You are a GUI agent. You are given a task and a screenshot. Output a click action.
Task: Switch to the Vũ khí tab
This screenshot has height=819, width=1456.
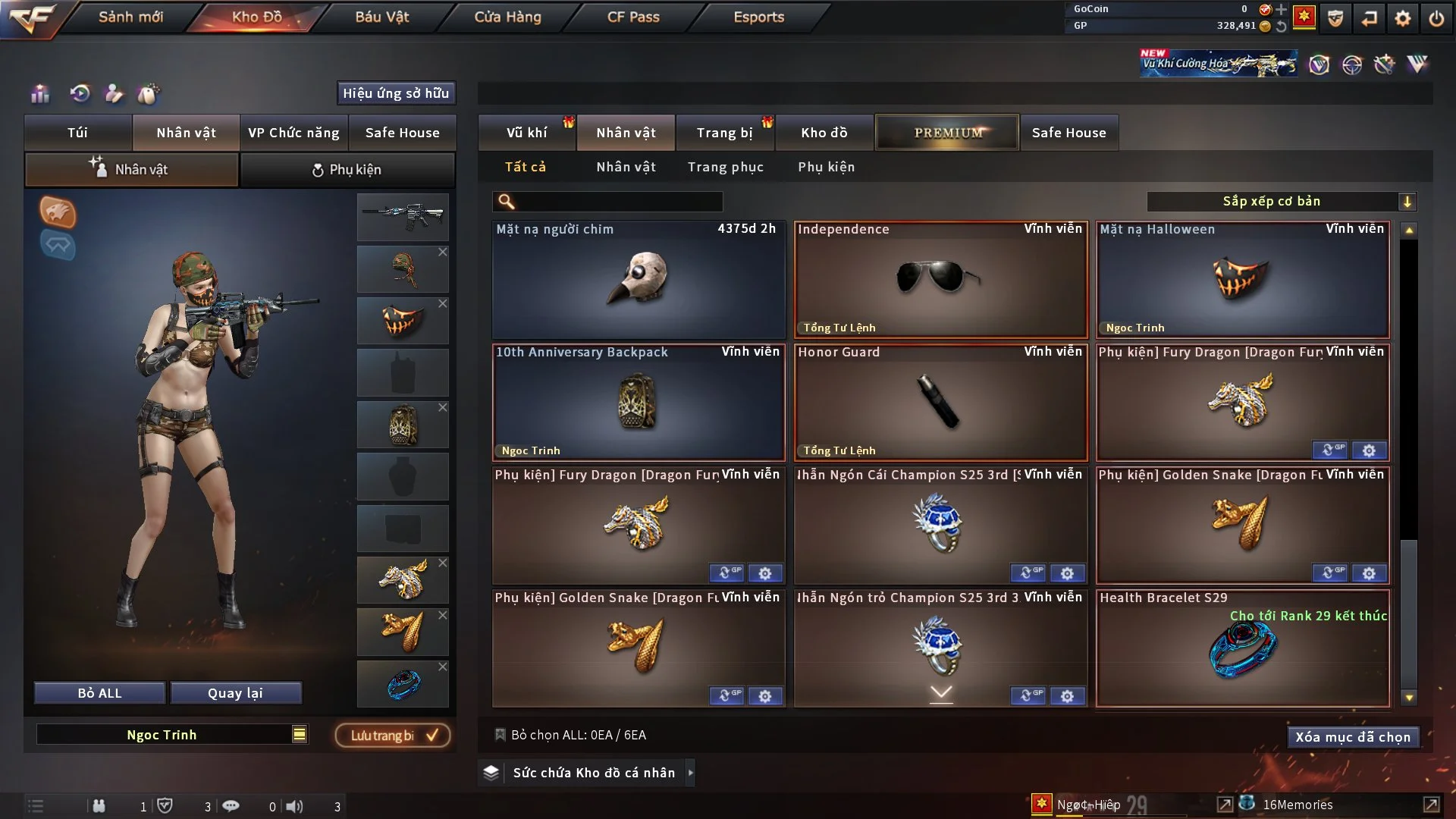[x=526, y=133]
